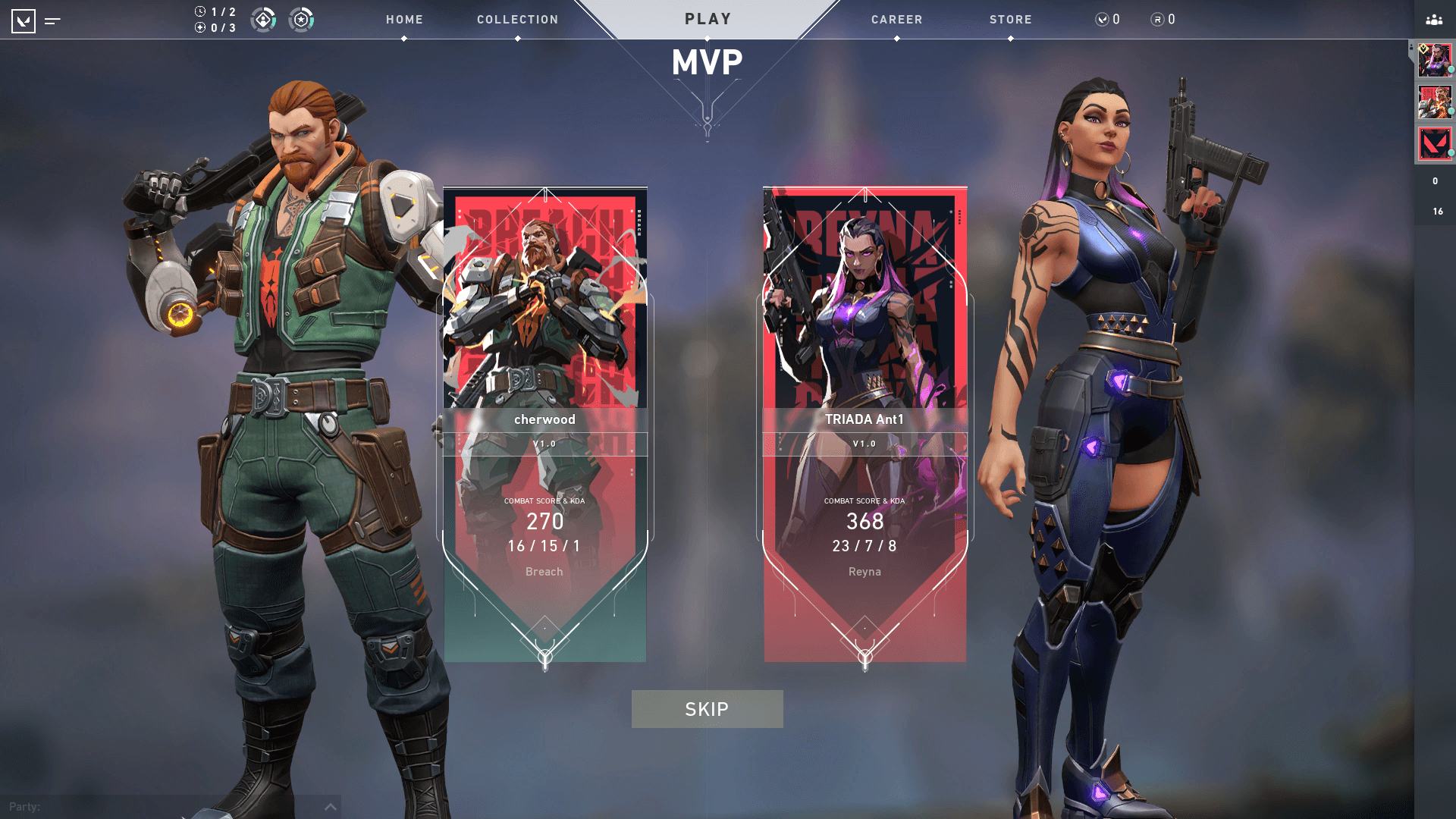Select the Valorant logo avatar in the party list
This screenshot has width=1456, height=819.
pos(1434,143)
